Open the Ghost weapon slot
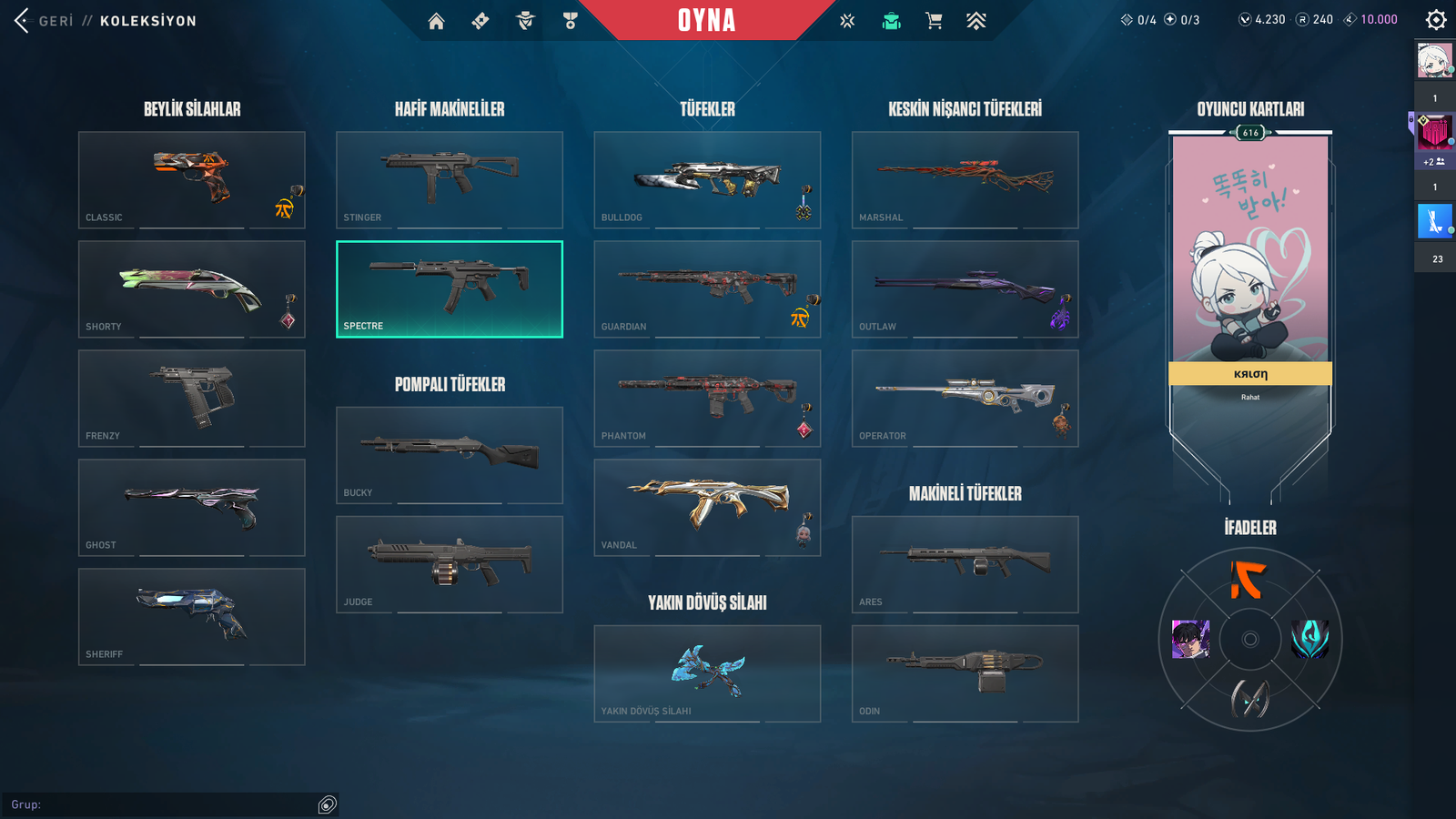 [x=192, y=507]
